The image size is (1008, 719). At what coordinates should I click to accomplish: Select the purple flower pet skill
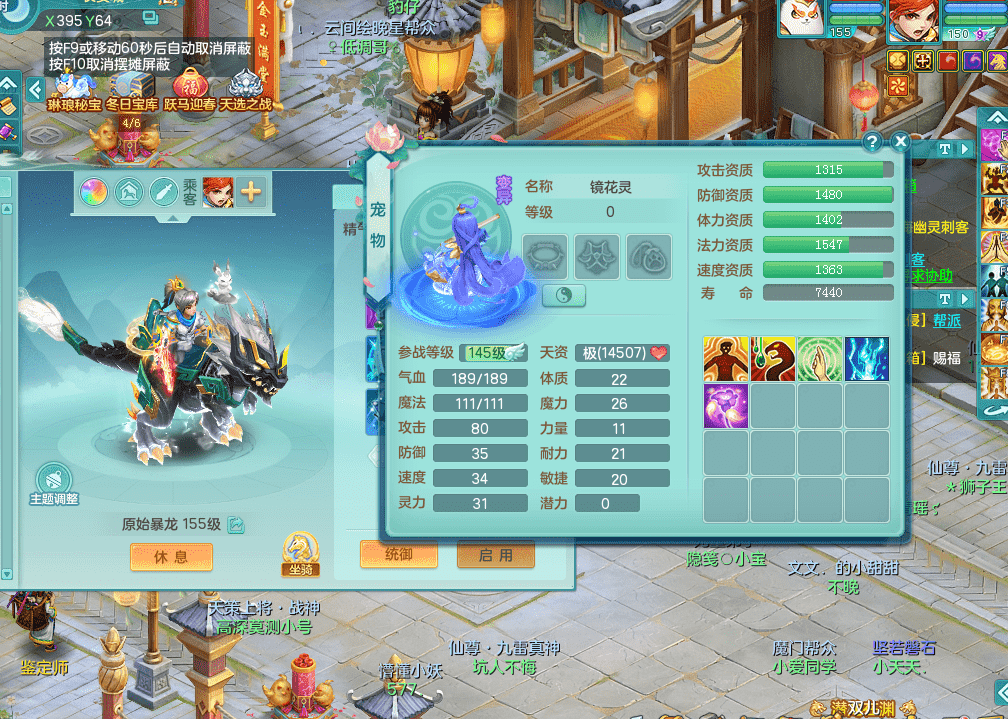[x=726, y=406]
